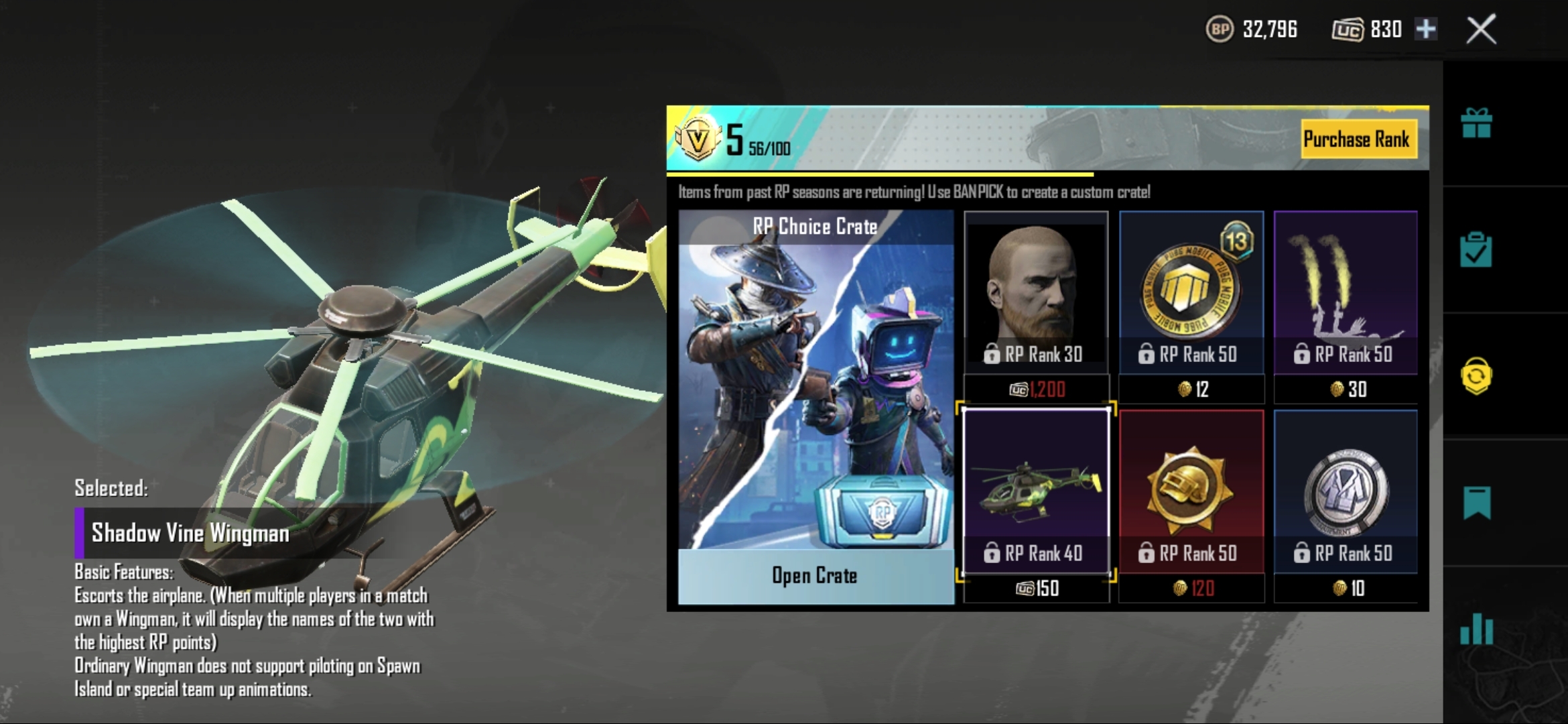This screenshot has width=1568, height=724.
Task: Tap the RP Choice Crate artwork
Action: tap(815, 396)
